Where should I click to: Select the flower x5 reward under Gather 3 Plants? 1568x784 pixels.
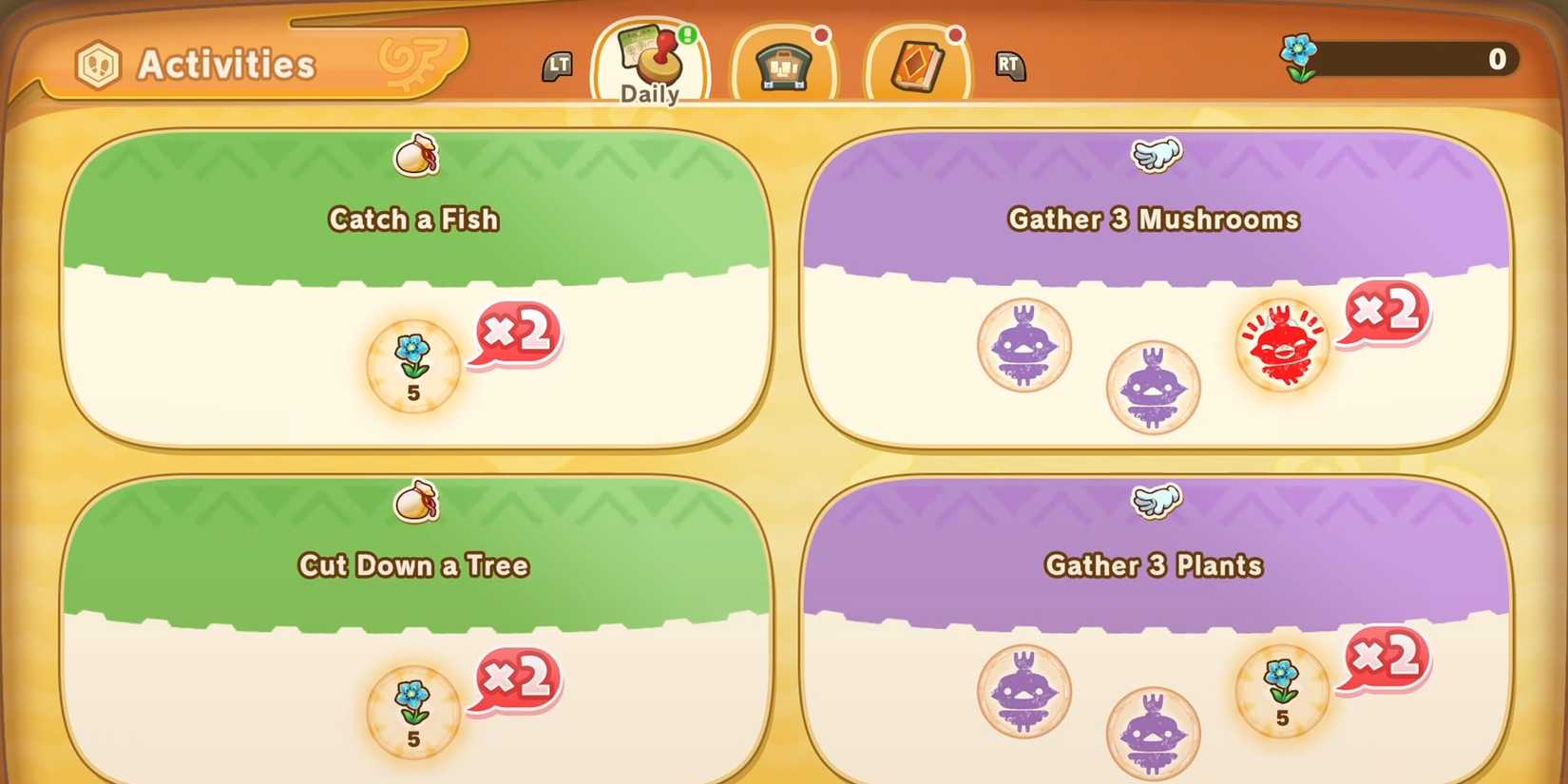click(1281, 689)
